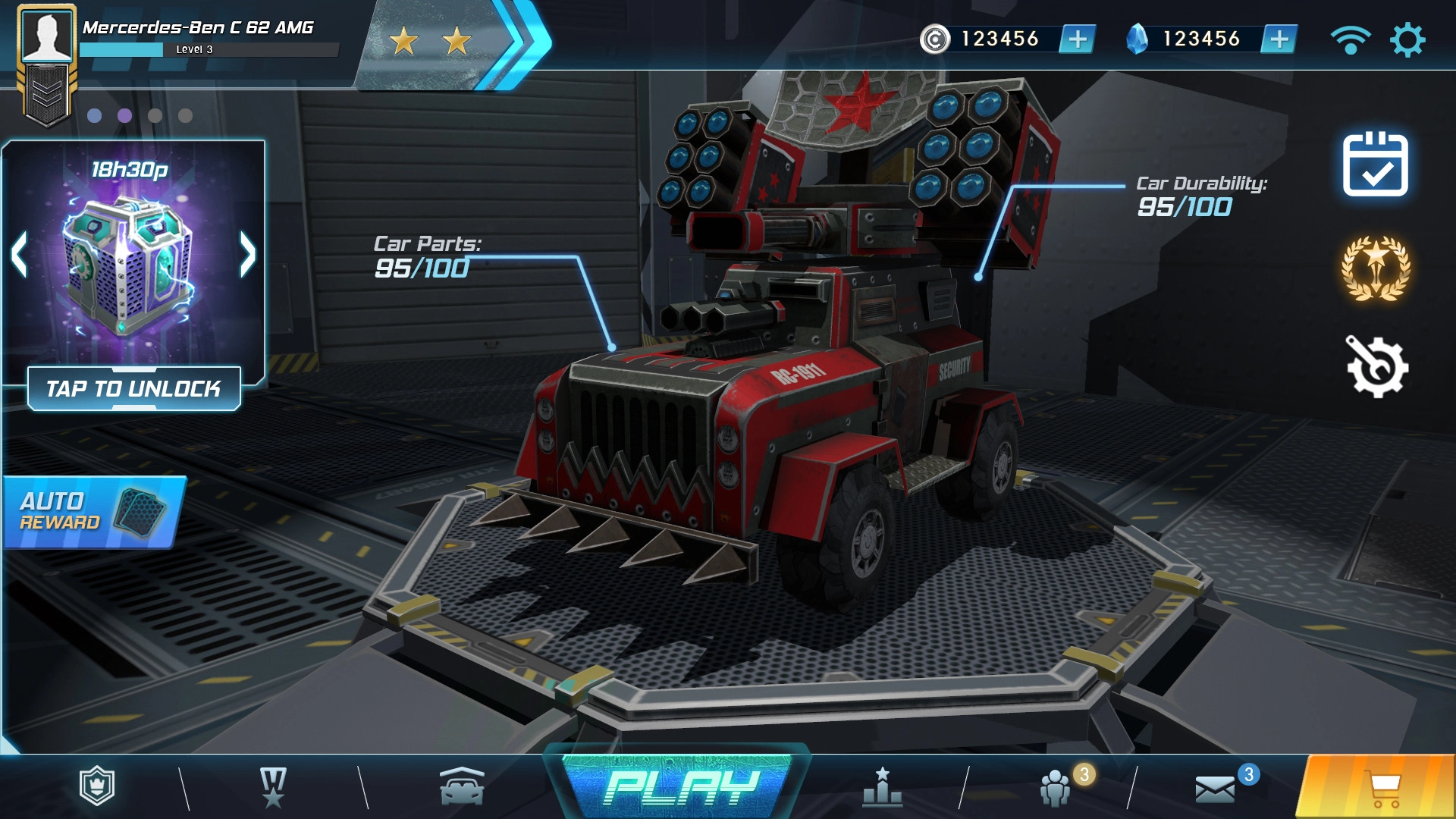Open the daily calendar check-in
This screenshot has height=819, width=1456.
[x=1375, y=165]
